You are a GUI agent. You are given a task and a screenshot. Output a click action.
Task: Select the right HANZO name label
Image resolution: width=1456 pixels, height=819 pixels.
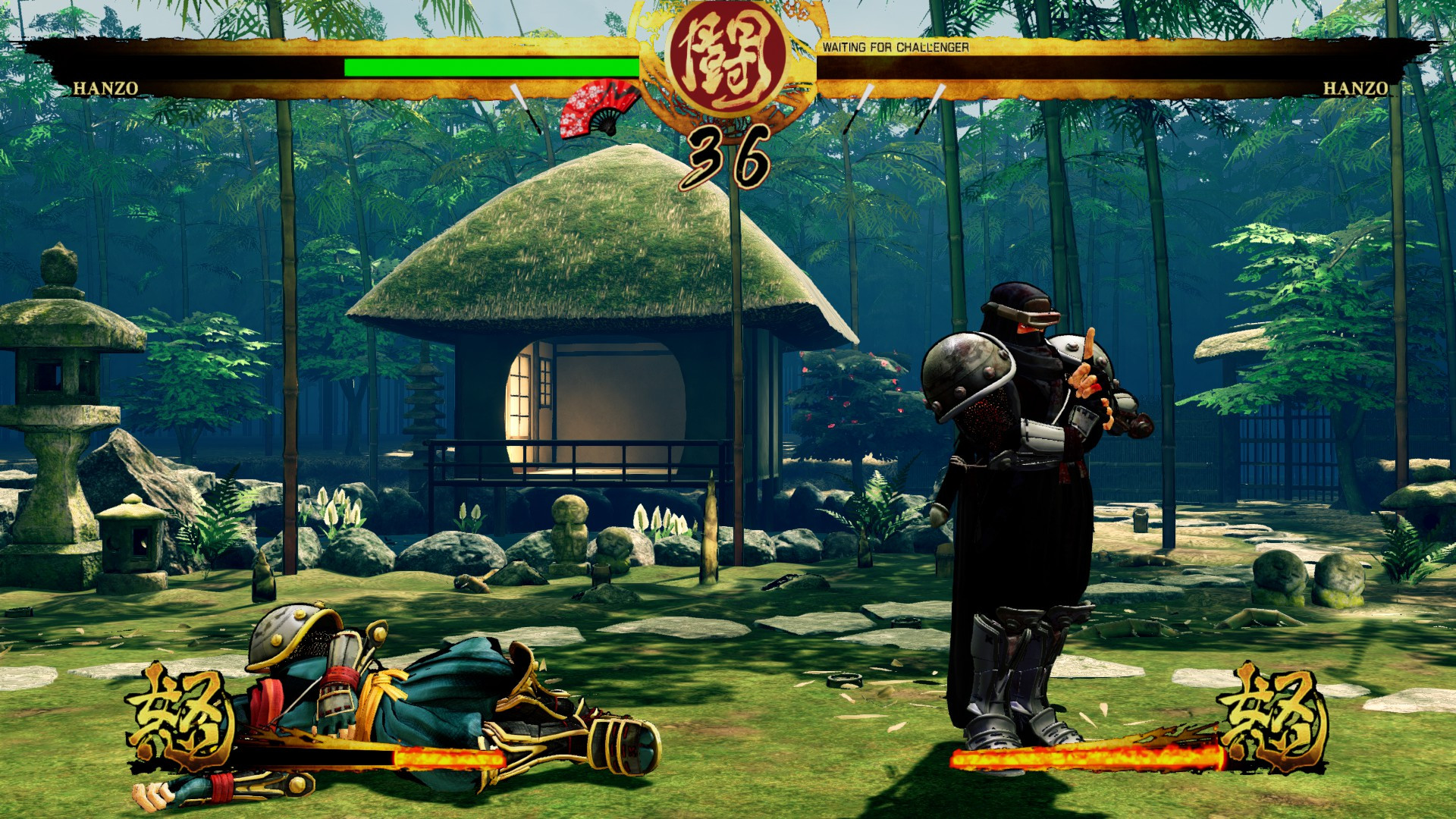[x=1354, y=89]
